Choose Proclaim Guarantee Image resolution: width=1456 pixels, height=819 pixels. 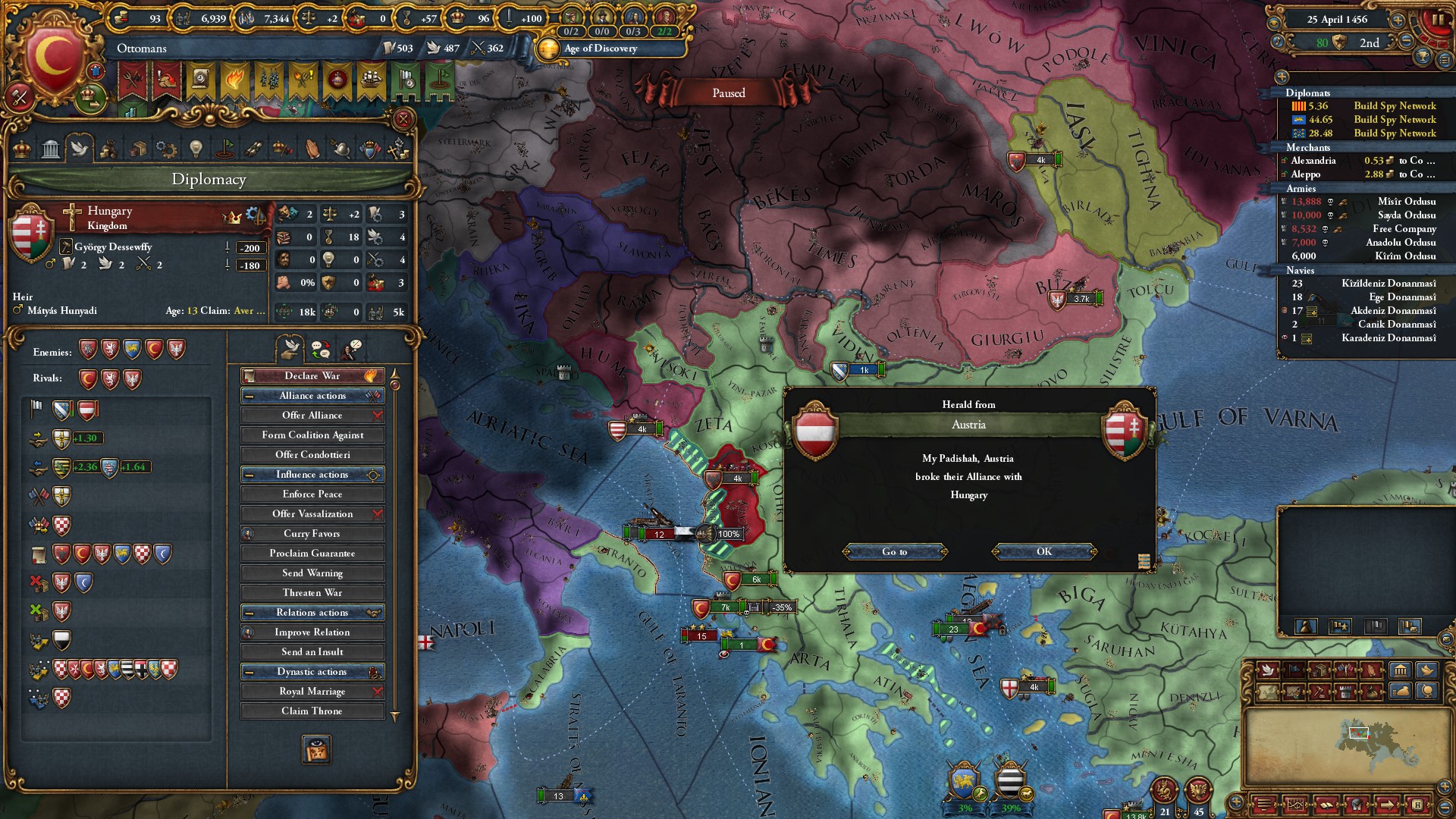(312, 553)
